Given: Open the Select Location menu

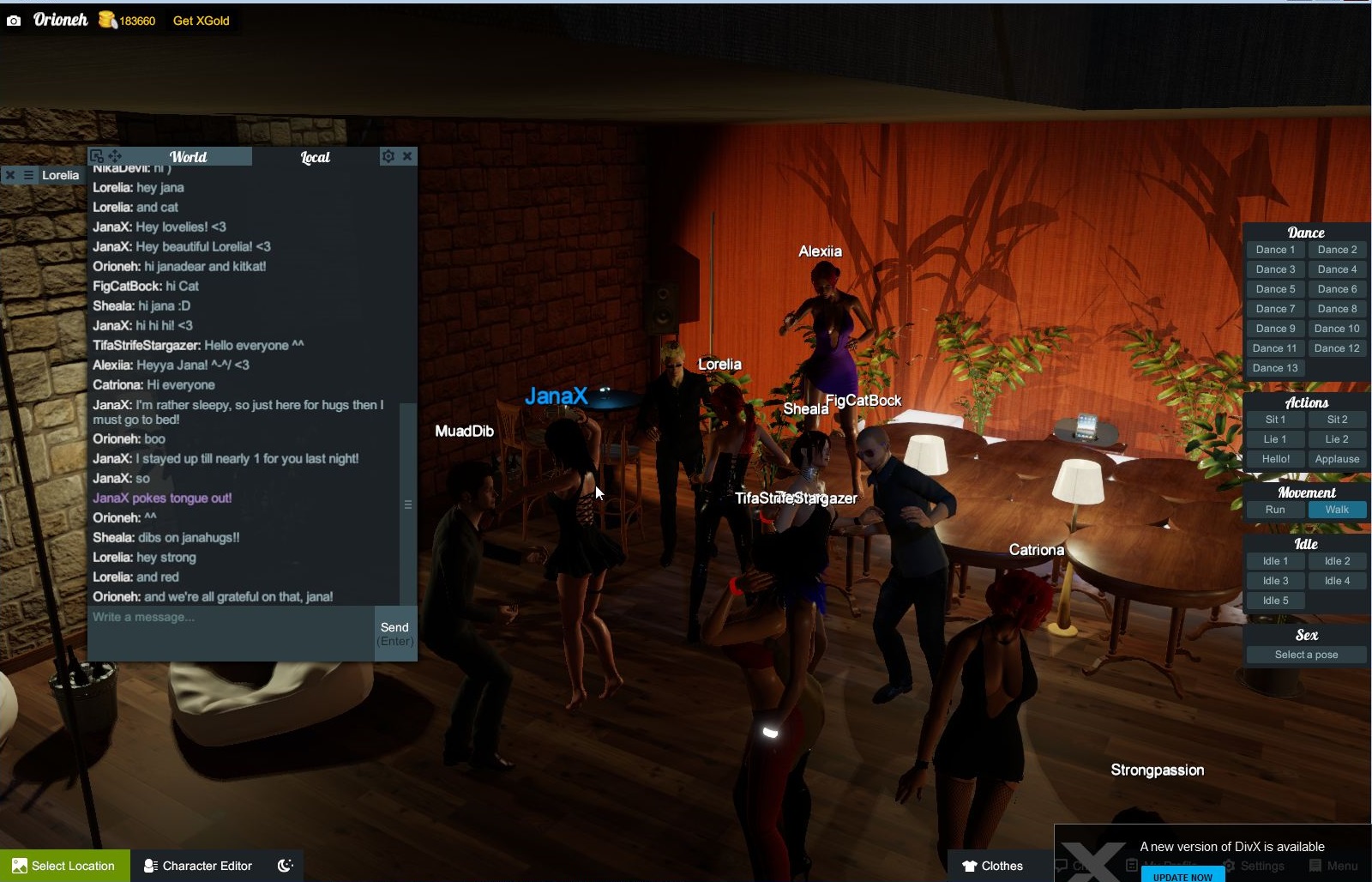Looking at the screenshot, I should pyautogui.click(x=64, y=866).
